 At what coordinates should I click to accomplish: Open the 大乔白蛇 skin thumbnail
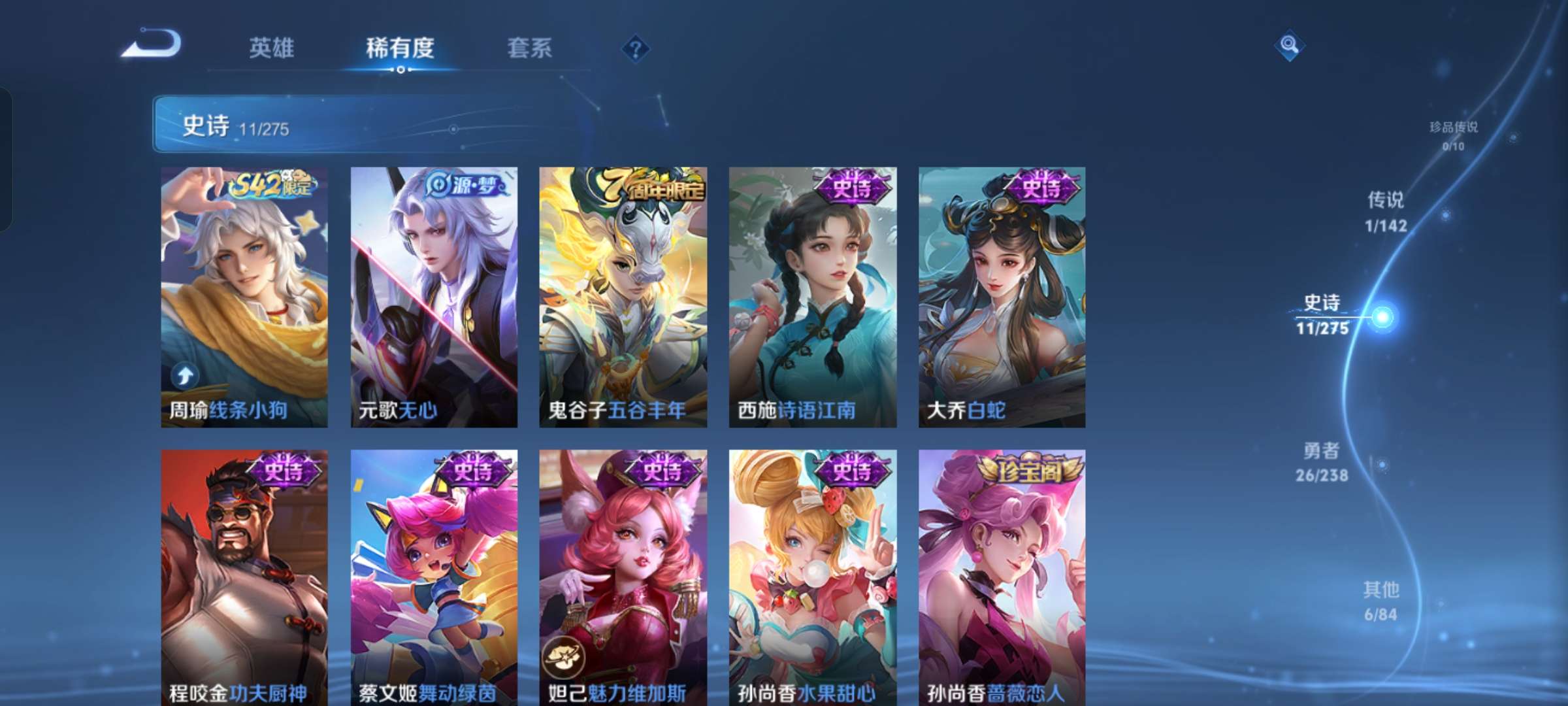point(1002,294)
